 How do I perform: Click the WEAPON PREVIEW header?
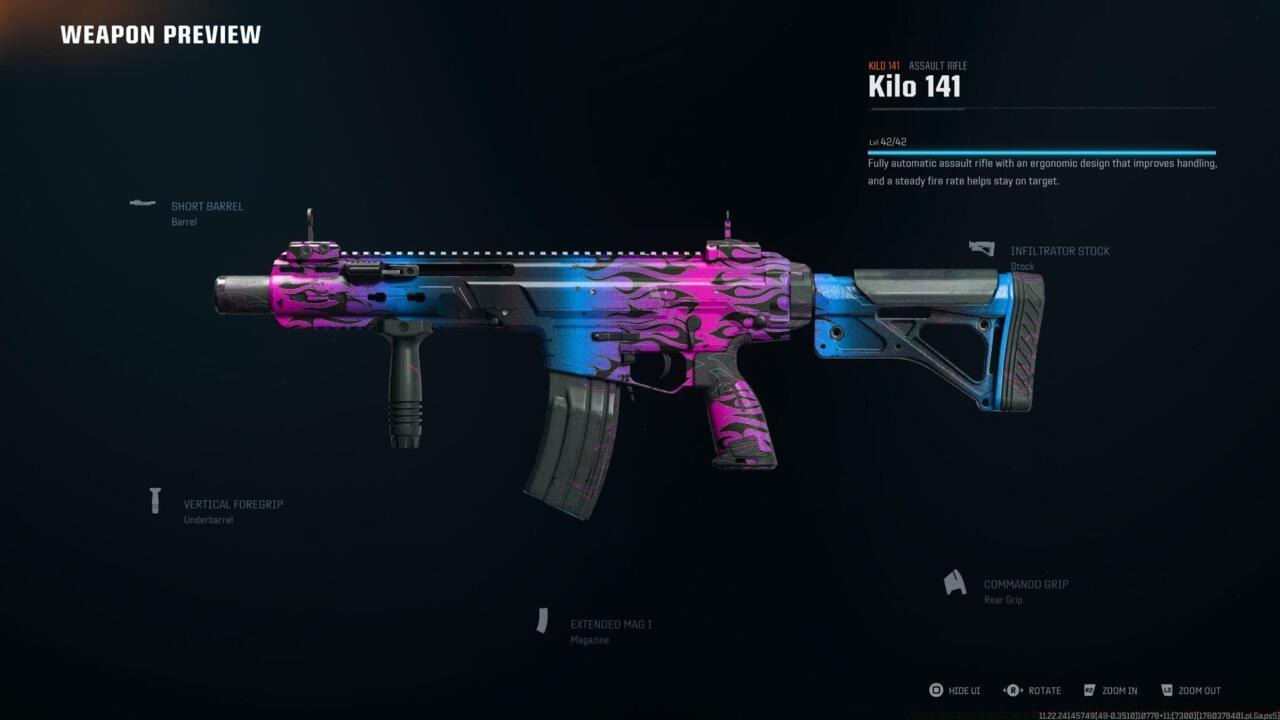[x=160, y=34]
